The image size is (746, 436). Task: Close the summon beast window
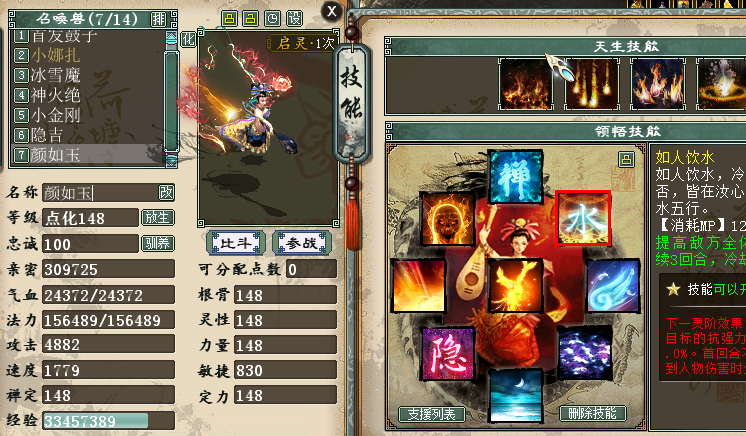(x=332, y=11)
